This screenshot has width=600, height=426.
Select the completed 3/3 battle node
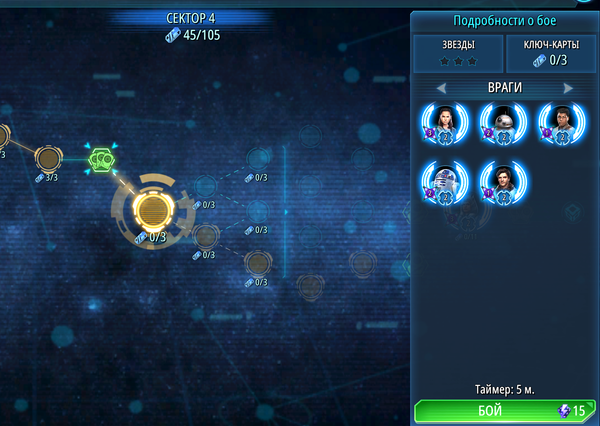click(48, 157)
